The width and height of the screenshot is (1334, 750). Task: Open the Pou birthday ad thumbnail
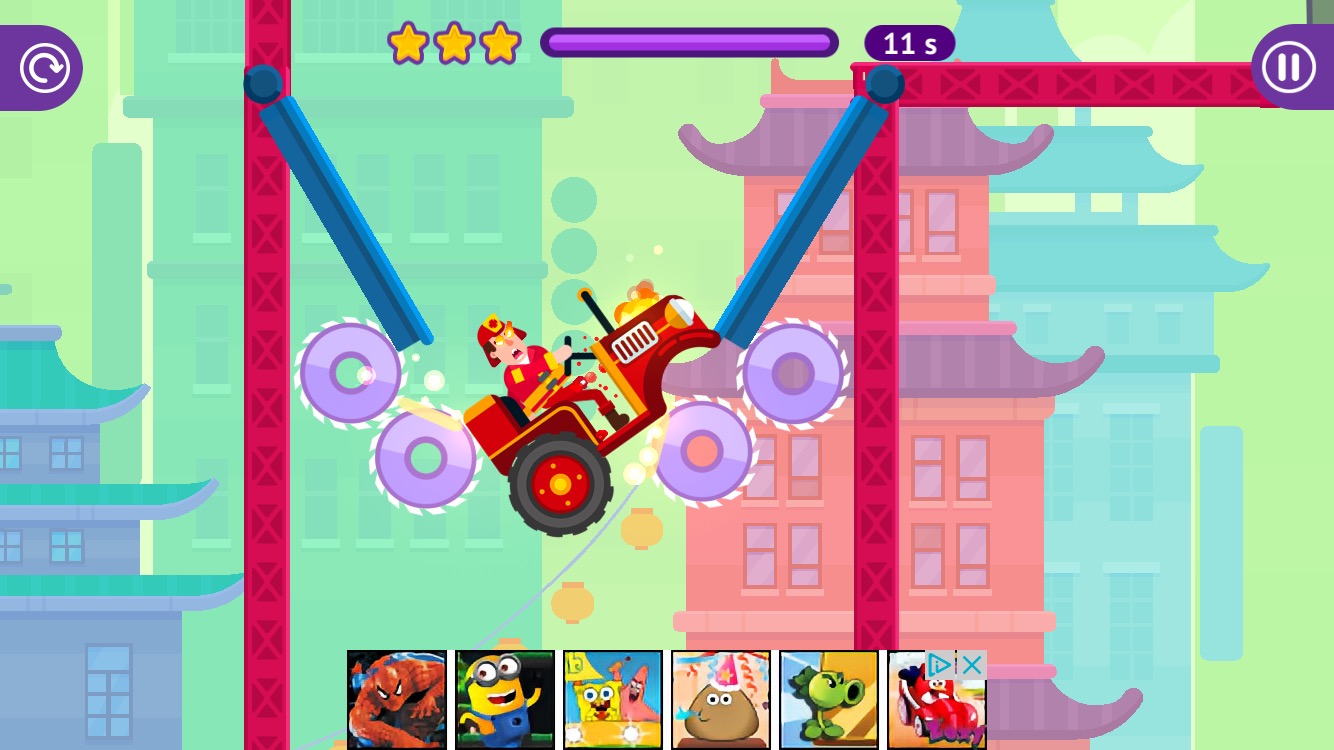coord(718,698)
